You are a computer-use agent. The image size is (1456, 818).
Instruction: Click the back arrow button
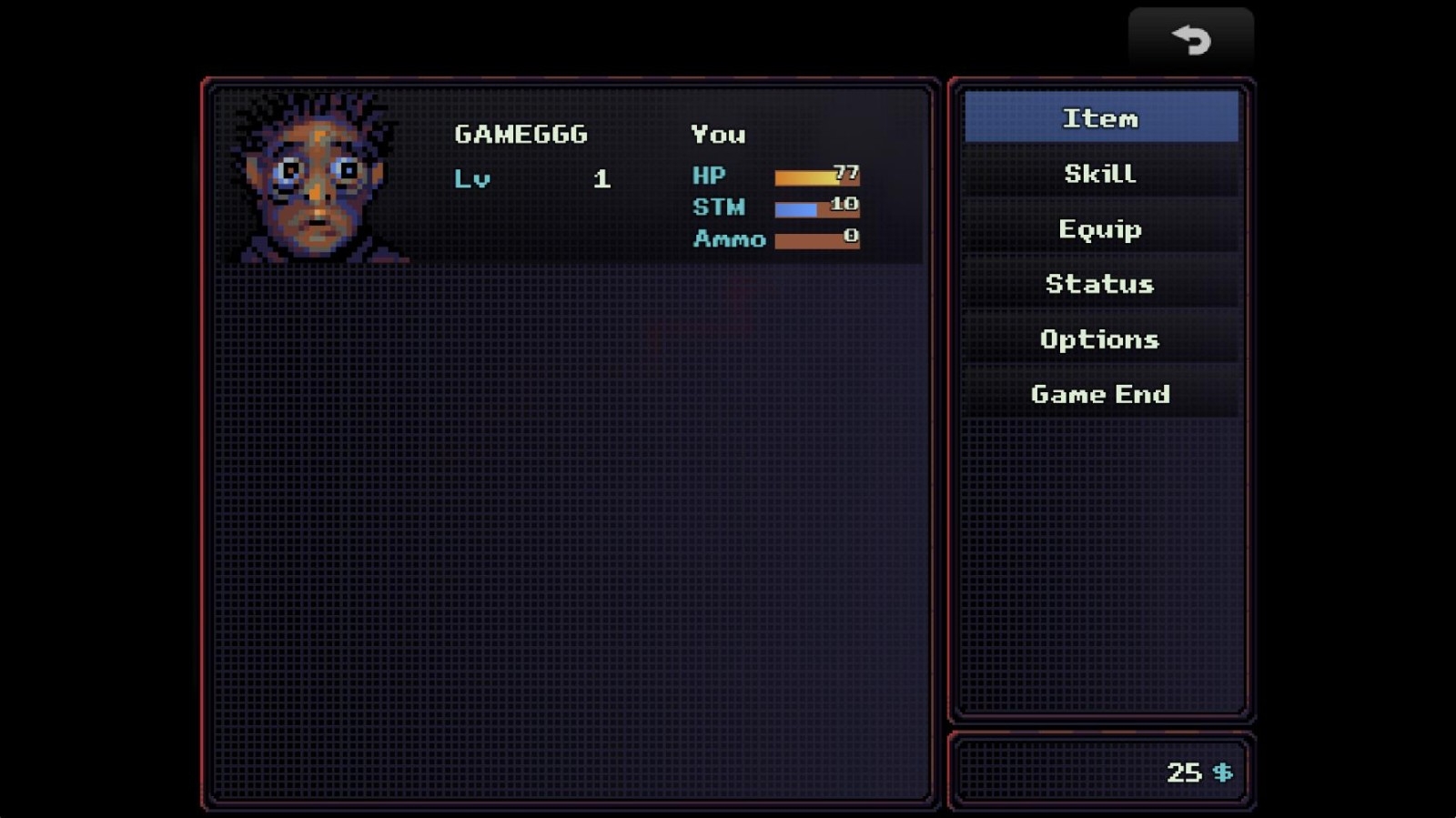point(1190,39)
